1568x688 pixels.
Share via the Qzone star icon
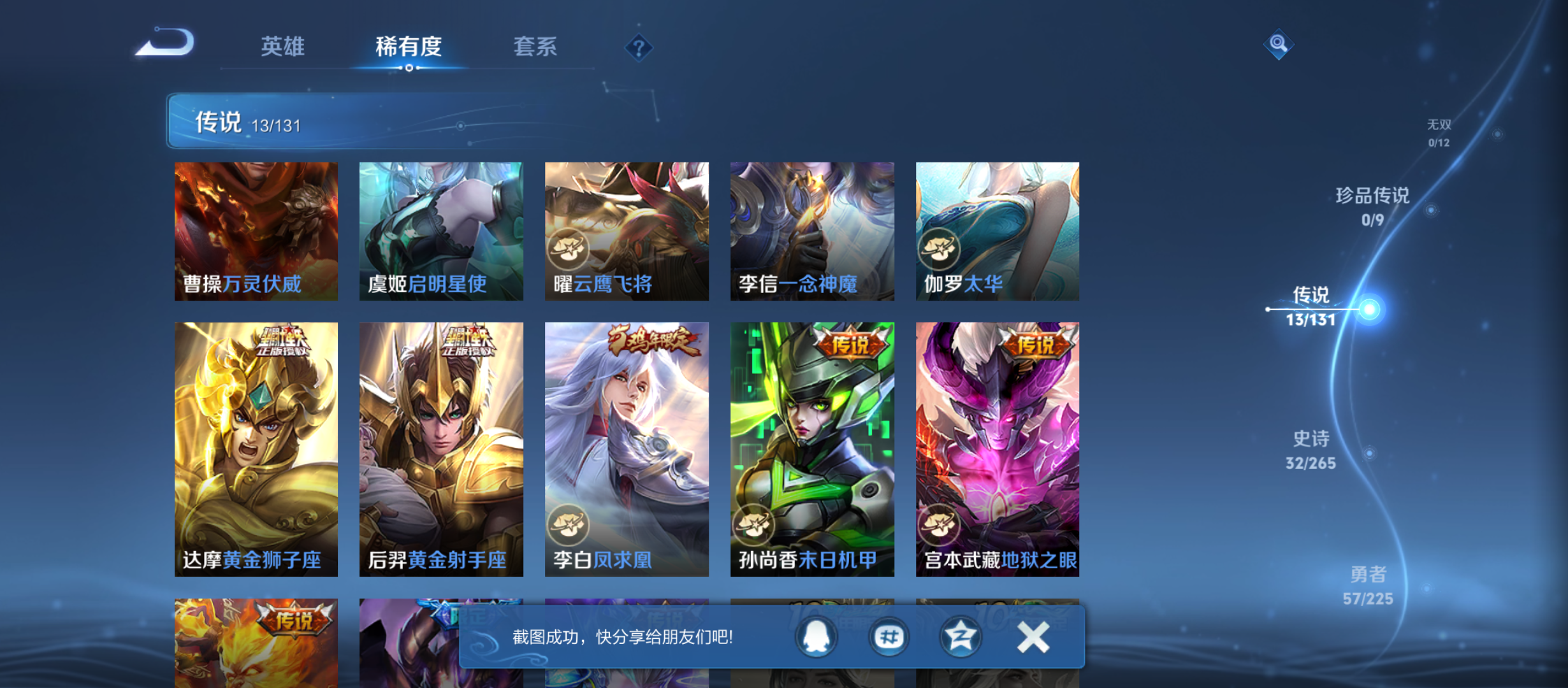pyautogui.click(x=960, y=636)
